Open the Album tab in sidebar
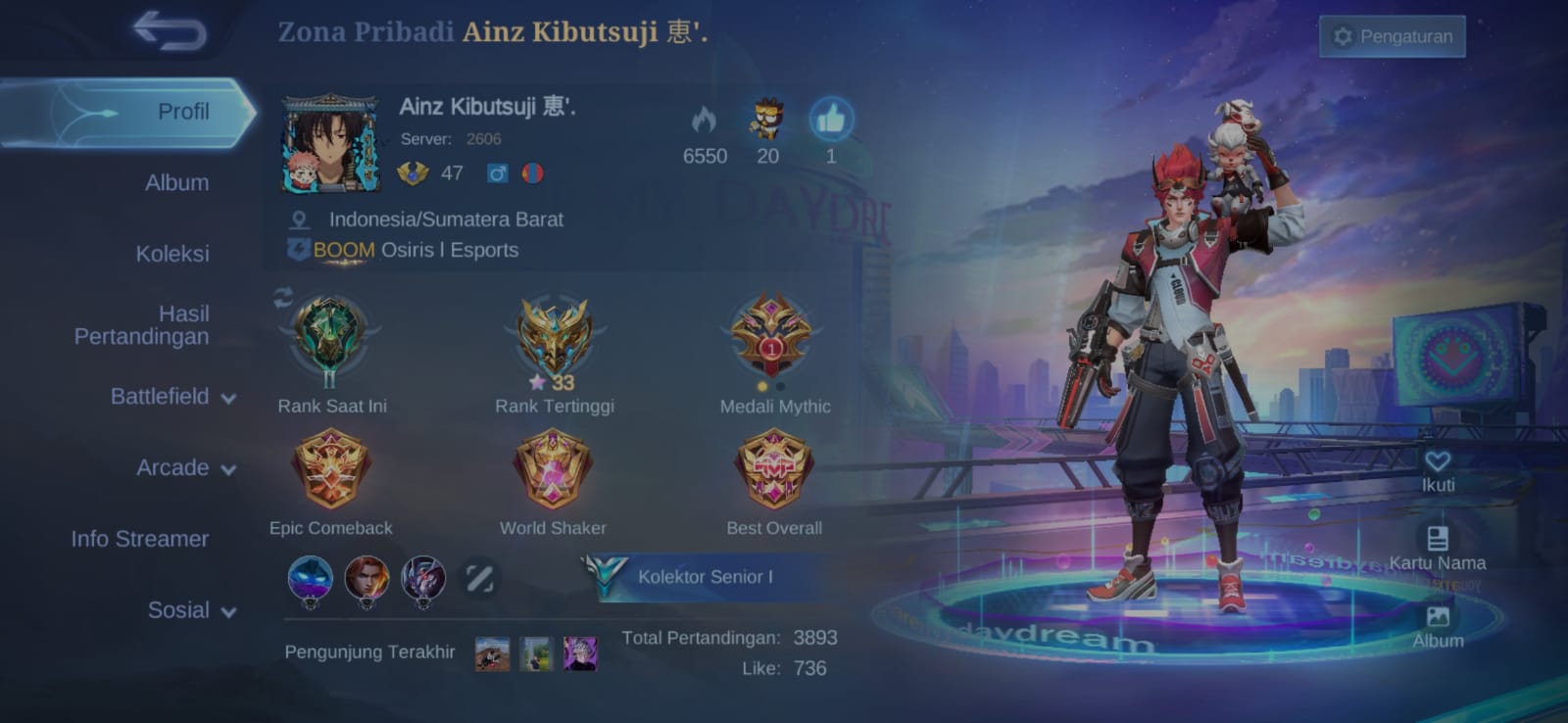Viewport: 1568px width, 723px height. pyautogui.click(x=176, y=183)
